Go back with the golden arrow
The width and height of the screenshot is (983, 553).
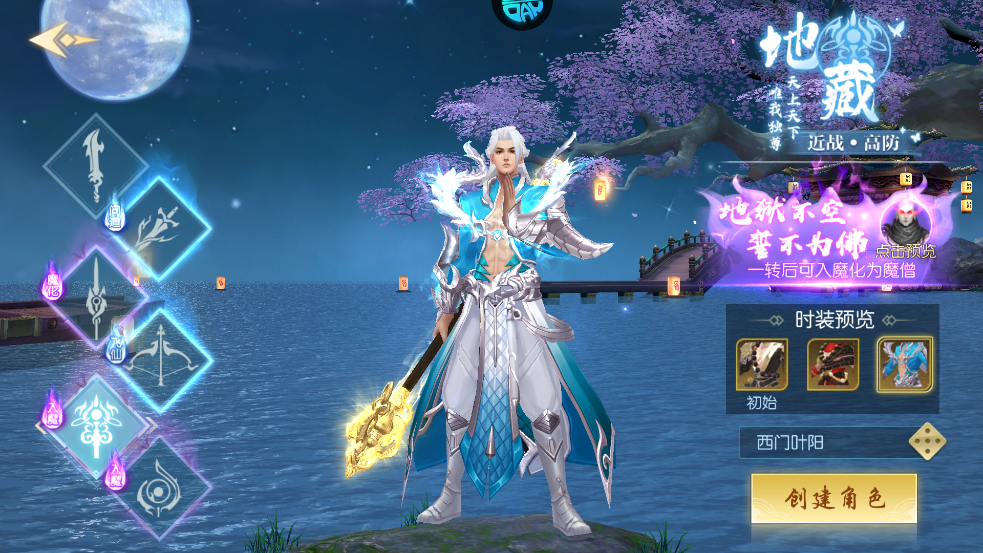(x=62, y=40)
